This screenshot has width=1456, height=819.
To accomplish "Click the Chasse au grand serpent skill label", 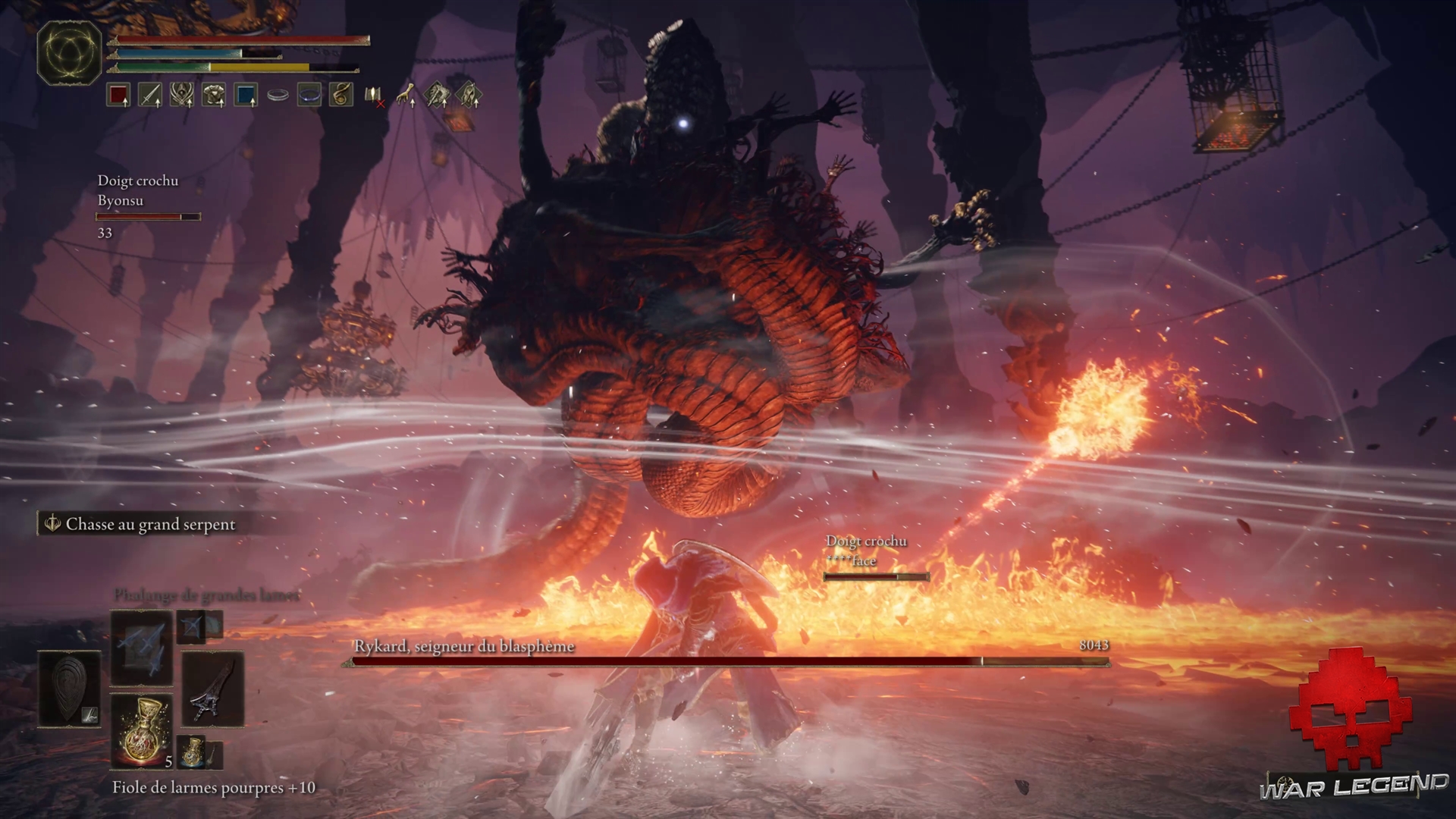I will 149,524.
